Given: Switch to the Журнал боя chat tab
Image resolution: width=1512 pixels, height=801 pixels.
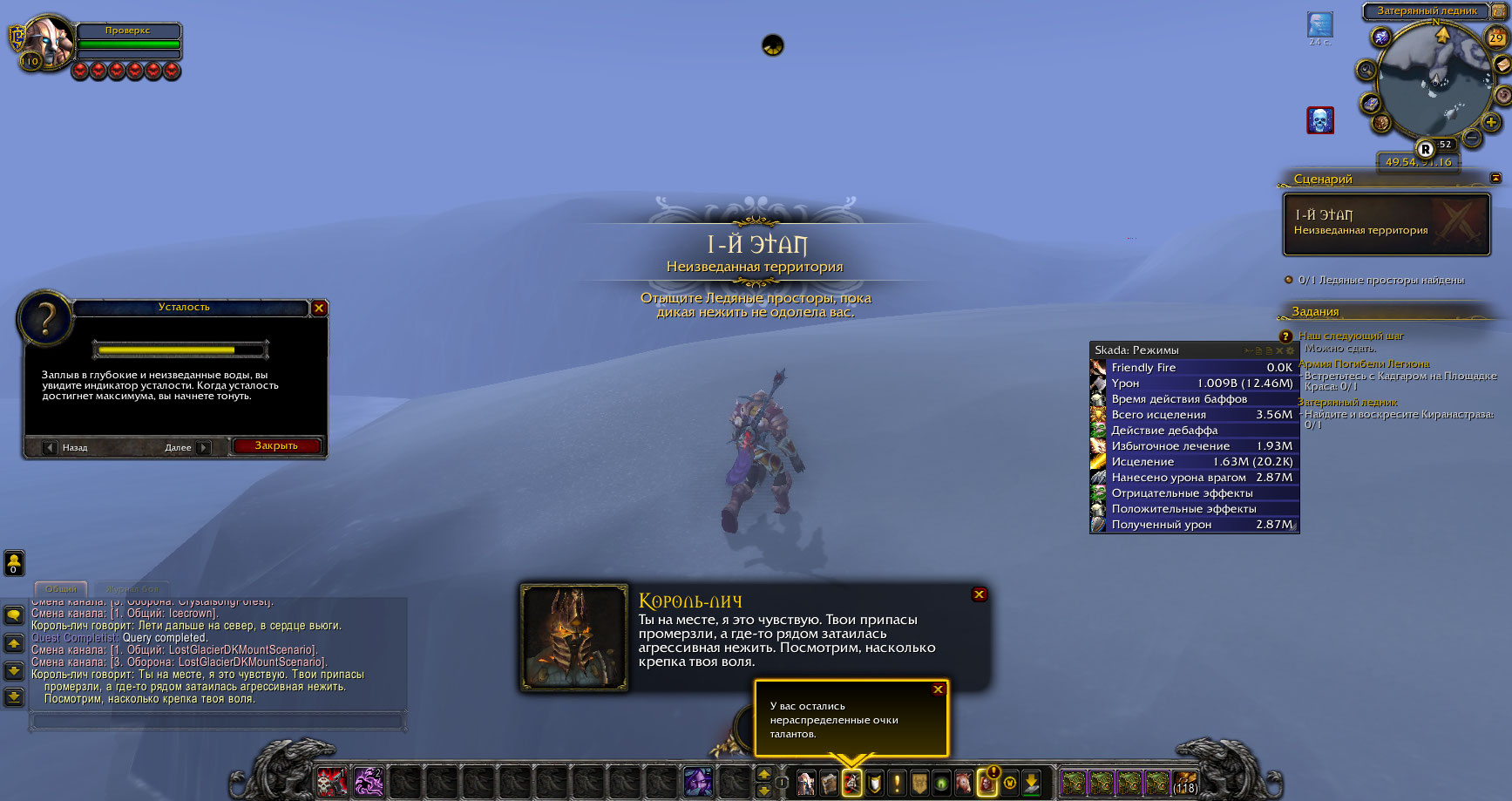Looking at the screenshot, I should tap(132, 589).
